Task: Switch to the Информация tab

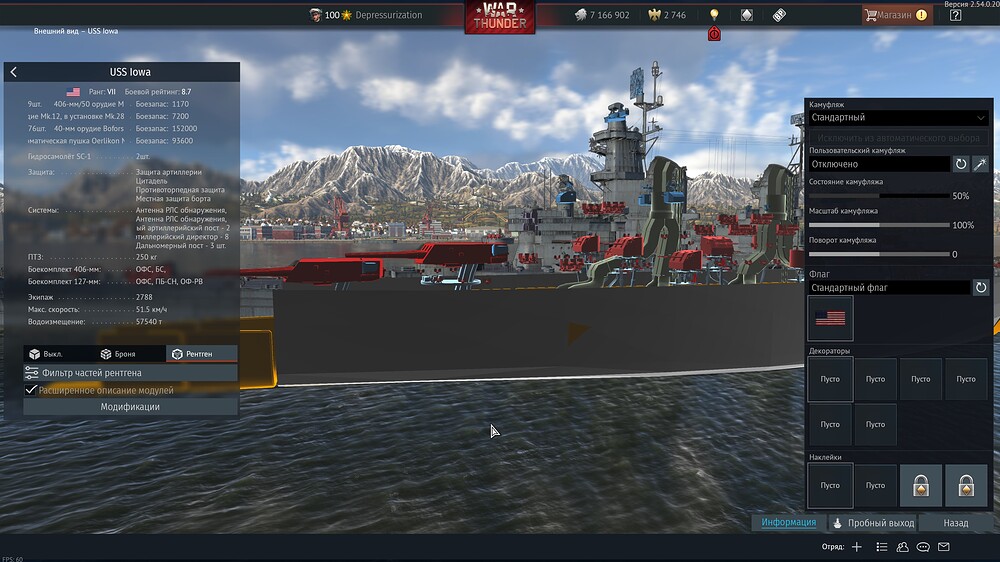Action: click(788, 523)
